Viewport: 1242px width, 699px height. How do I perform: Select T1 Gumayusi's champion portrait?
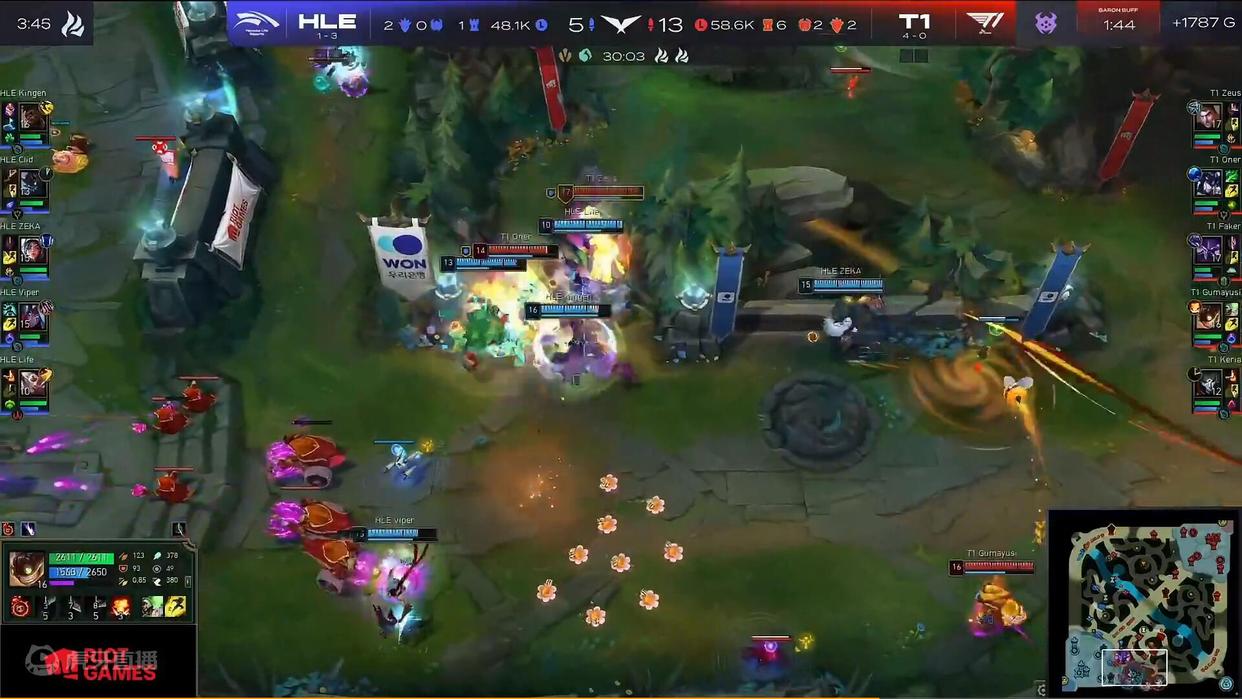[1209, 316]
